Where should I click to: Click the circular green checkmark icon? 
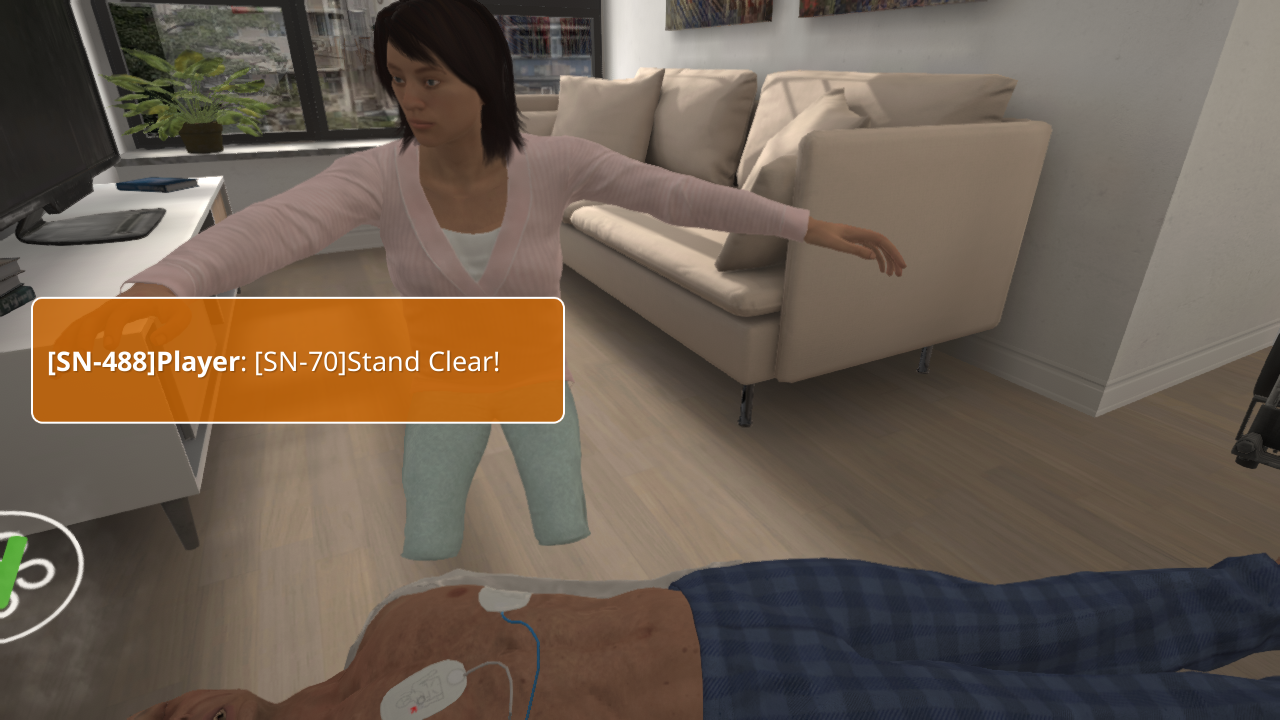tap(28, 575)
